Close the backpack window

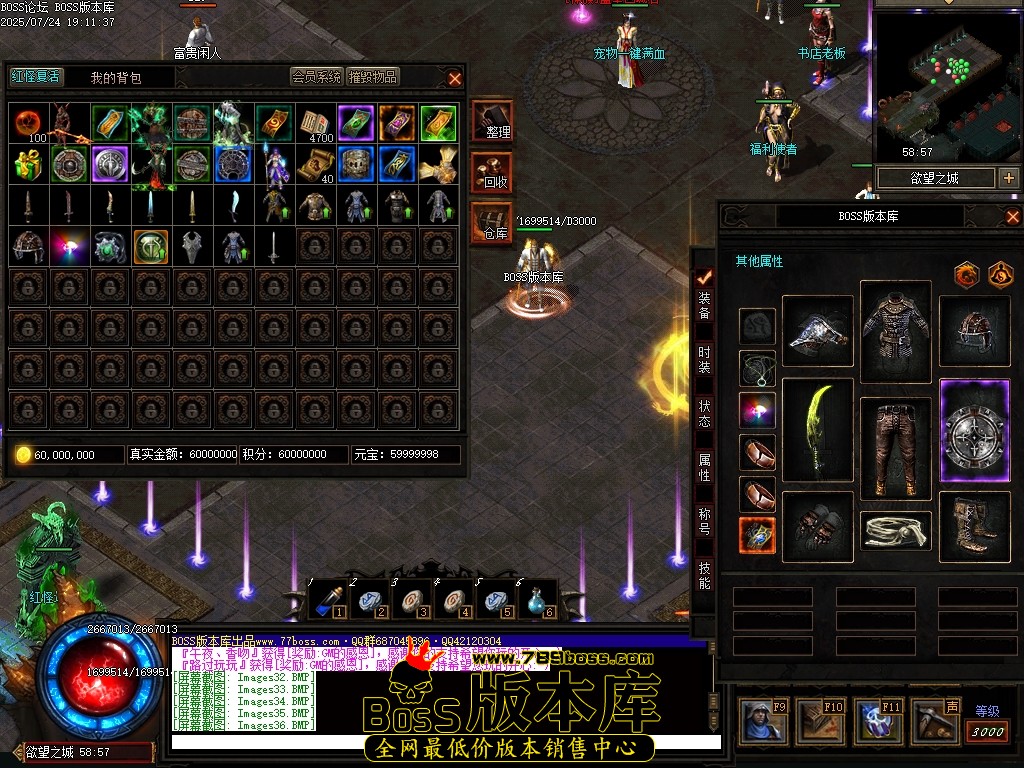coord(455,78)
